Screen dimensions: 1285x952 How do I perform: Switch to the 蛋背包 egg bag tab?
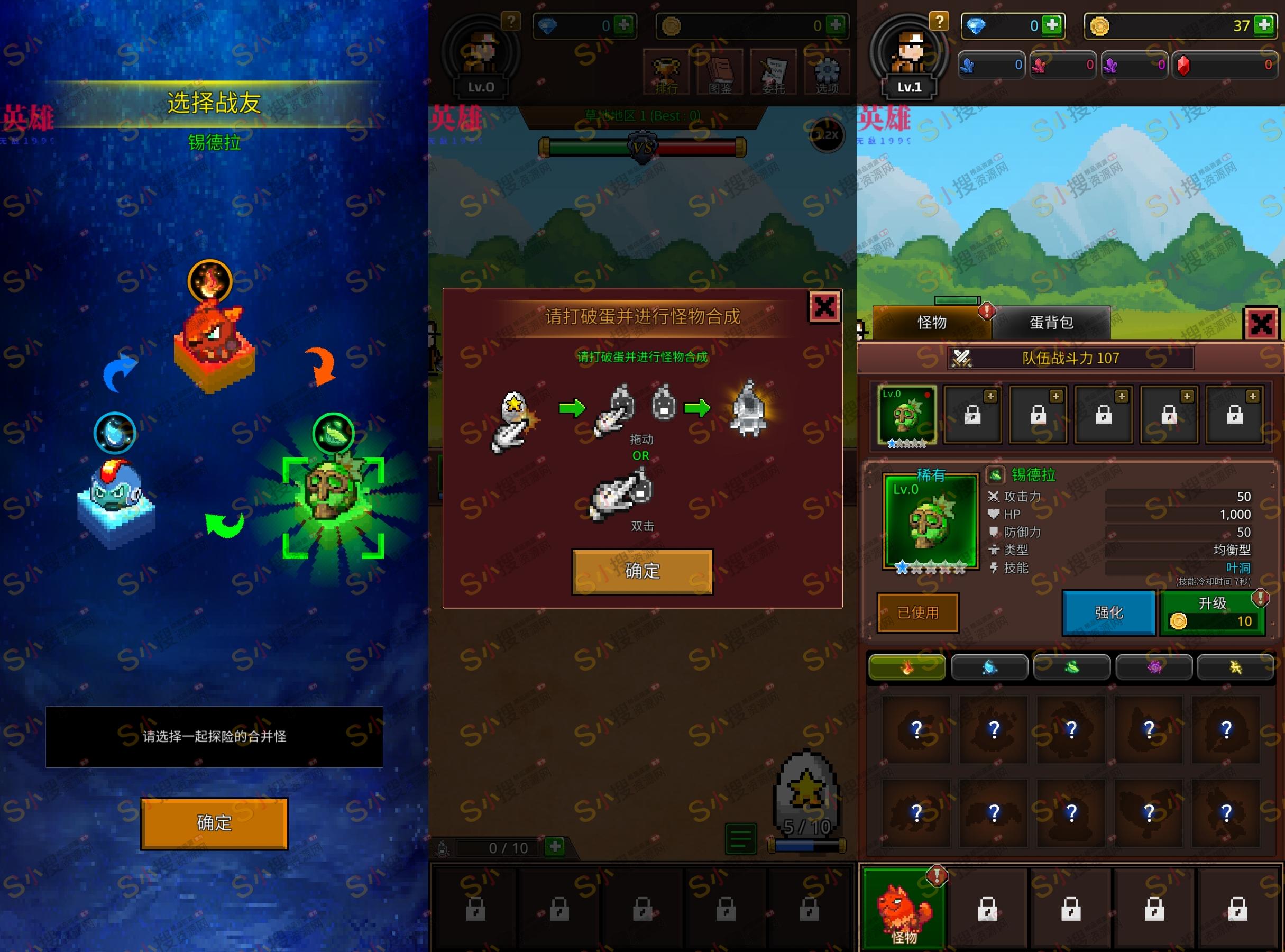tap(1050, 323)
